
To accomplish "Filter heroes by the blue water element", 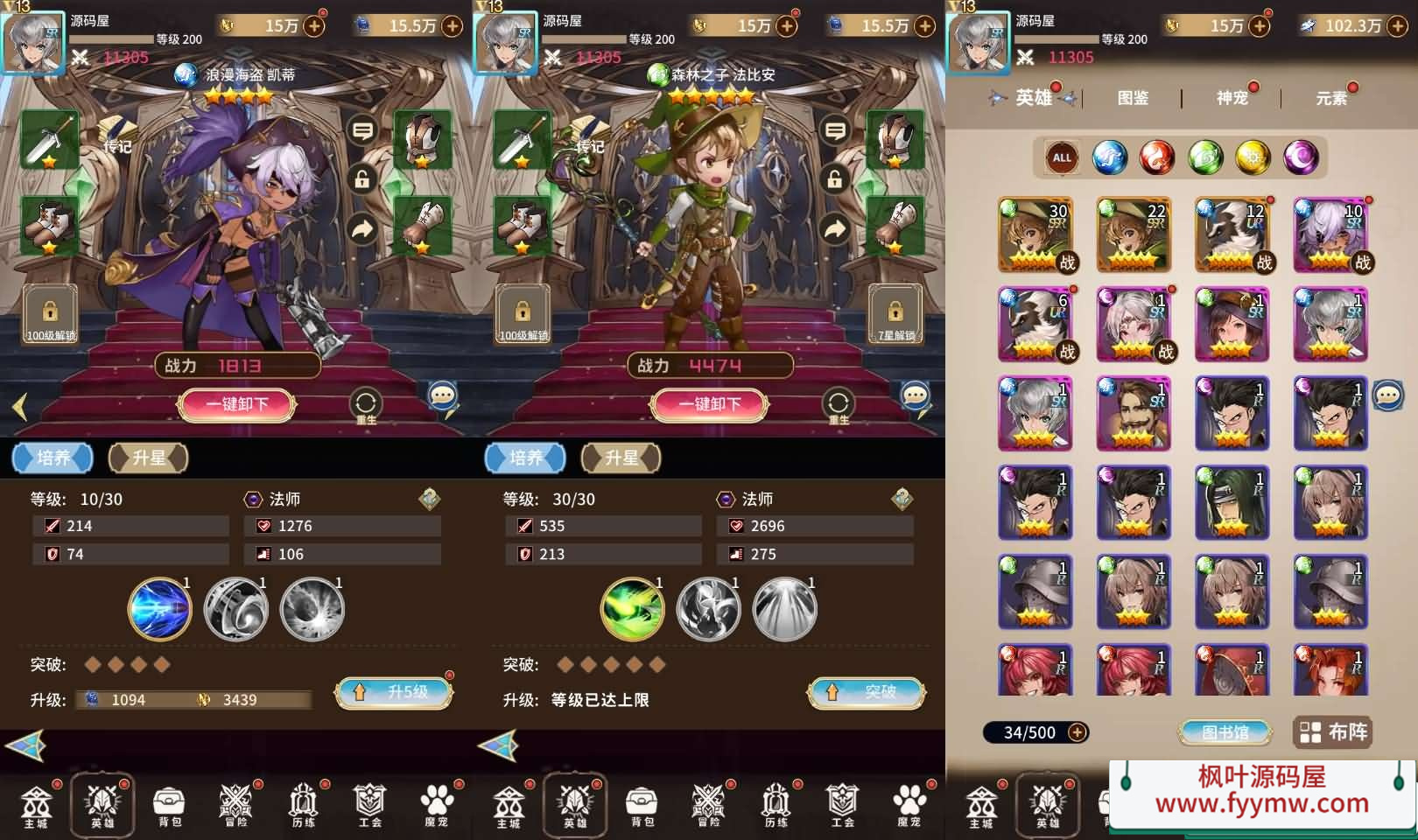I will 1110,158.
